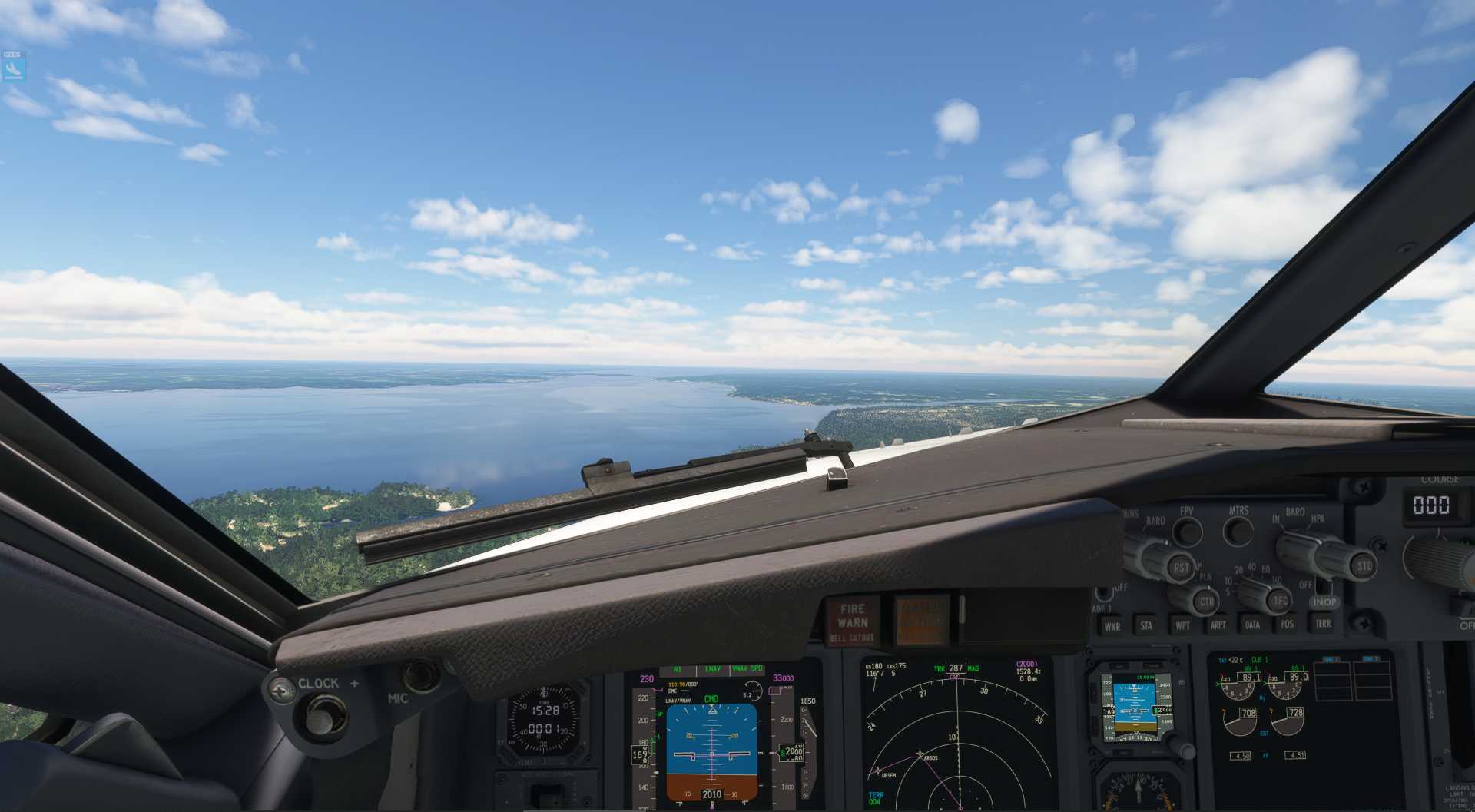Viewport: 1475px width, 812px height.
Task: Set standard pressure with the STD button
Action: [x=1364, y=566]
